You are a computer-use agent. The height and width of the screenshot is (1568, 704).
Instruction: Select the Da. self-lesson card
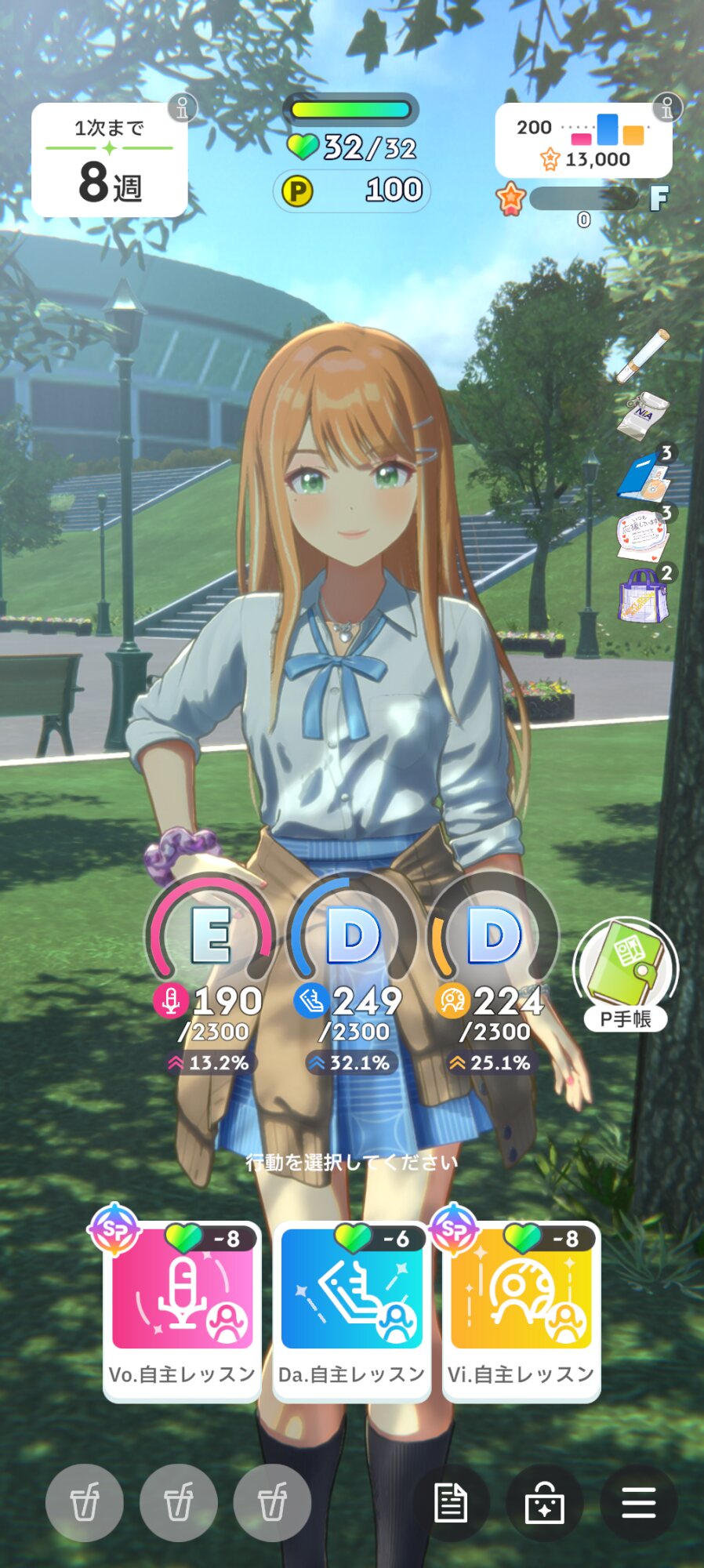tap(351, 1309)
